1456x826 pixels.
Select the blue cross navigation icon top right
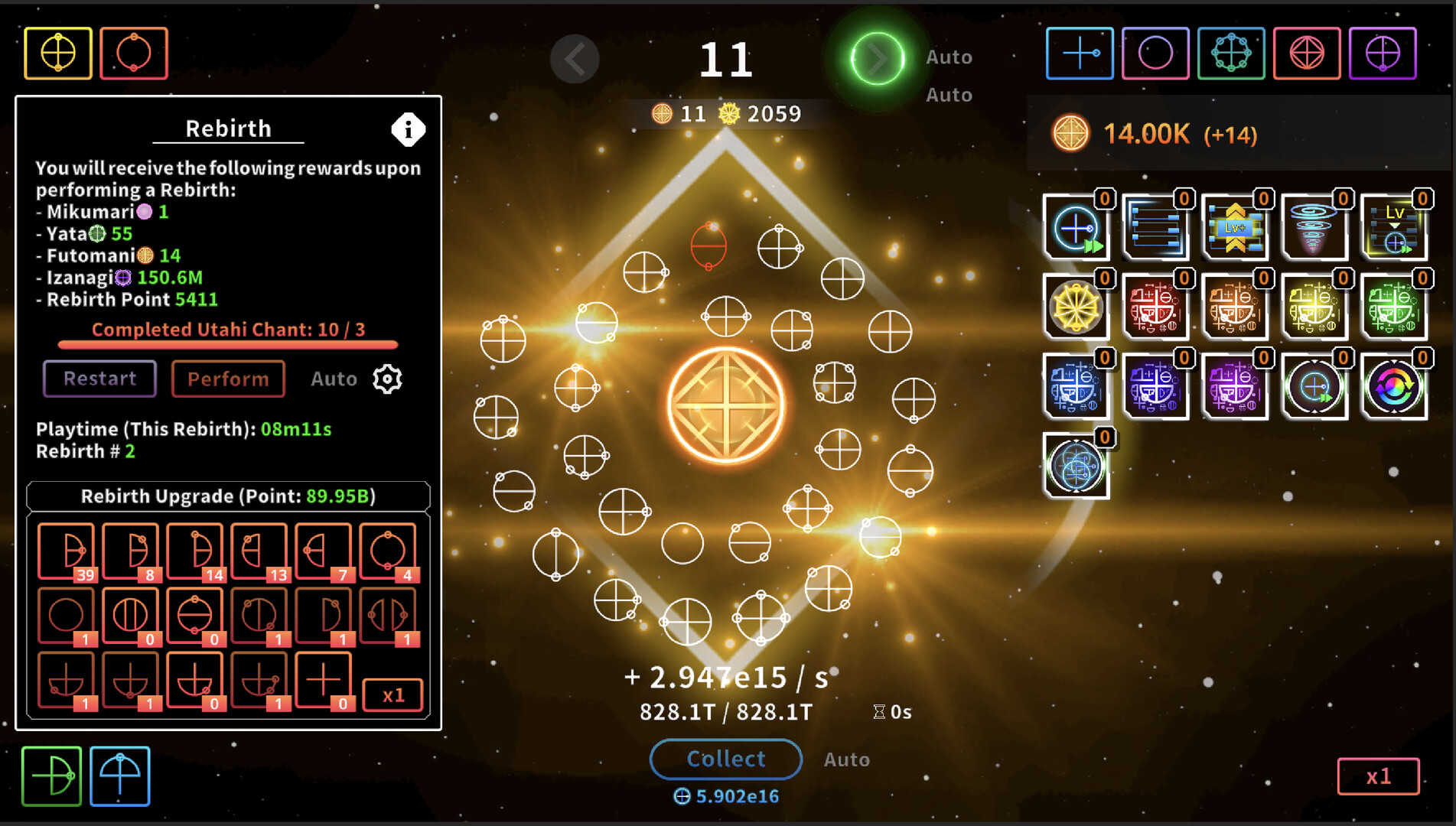[1079, 54]
